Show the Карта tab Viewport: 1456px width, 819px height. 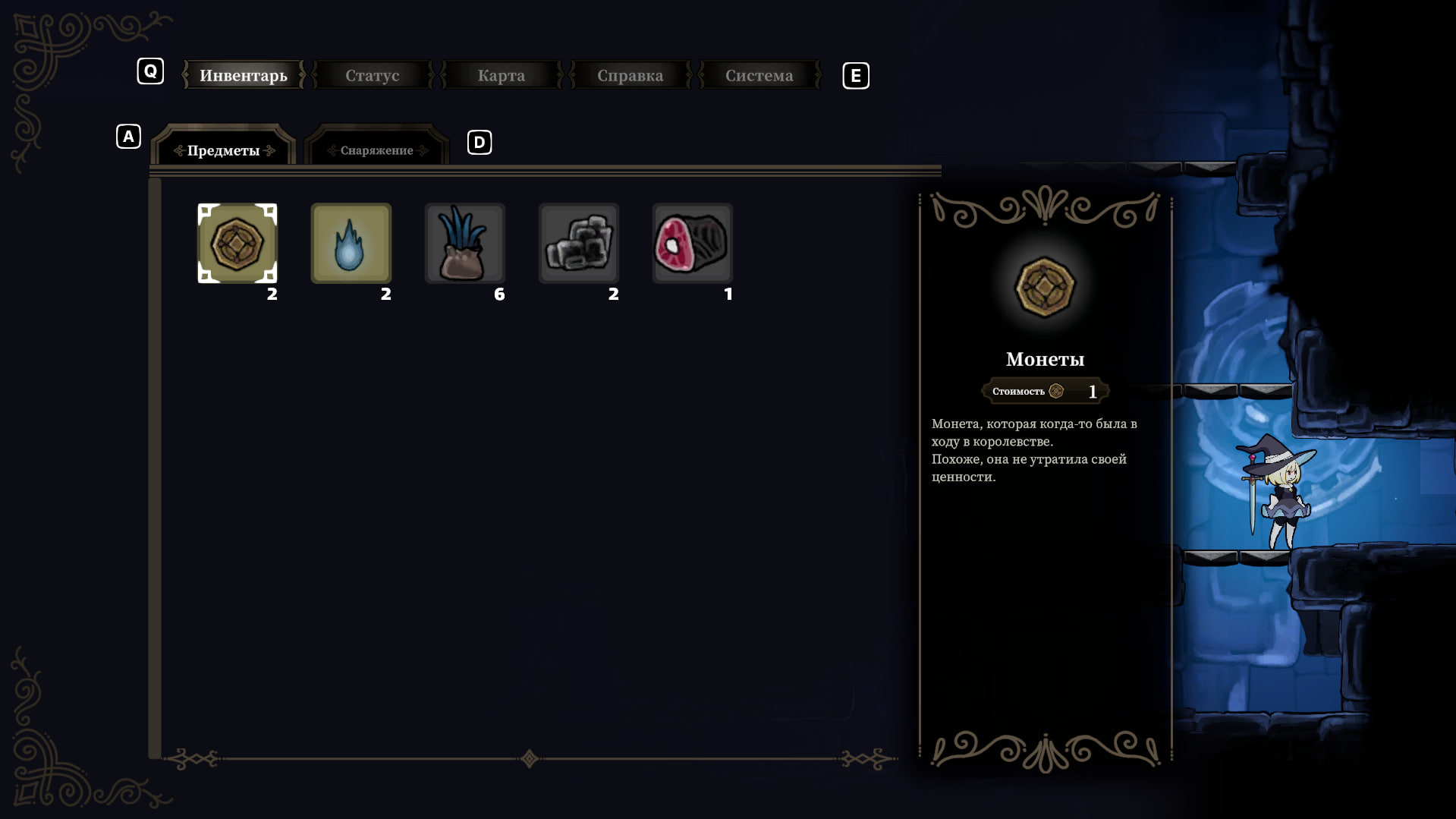coord(501,75)
